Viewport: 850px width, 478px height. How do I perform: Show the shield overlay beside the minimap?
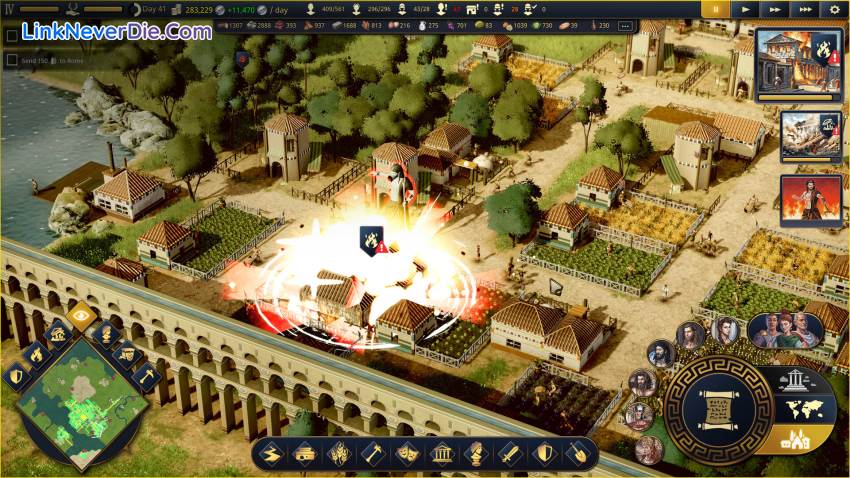click(15, 376)
